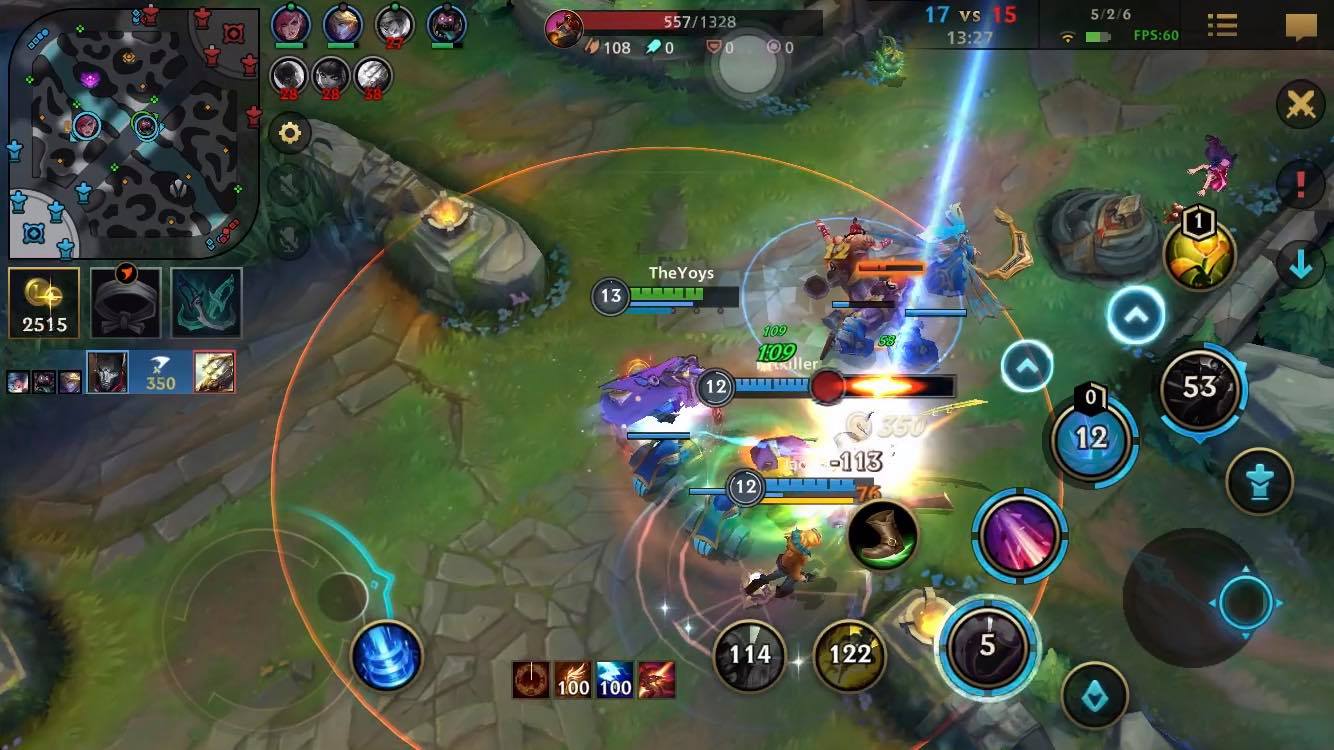The height and width of the screenshot is (750, 1334).
Task: Open the chat speech bubble
Action: pyautogui.click(x=1300, y=26)
